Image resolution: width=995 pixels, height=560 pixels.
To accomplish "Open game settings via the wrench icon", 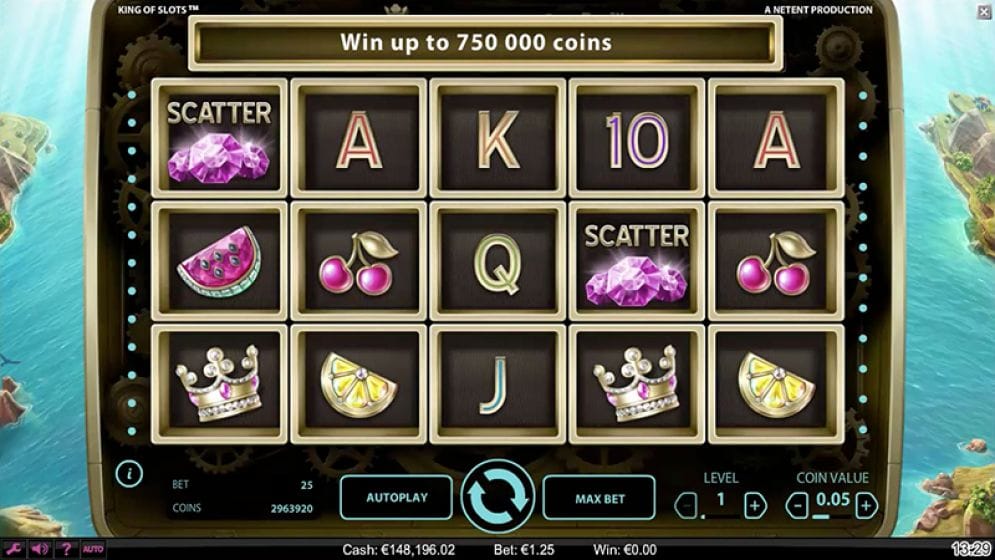I will [15, 549].
